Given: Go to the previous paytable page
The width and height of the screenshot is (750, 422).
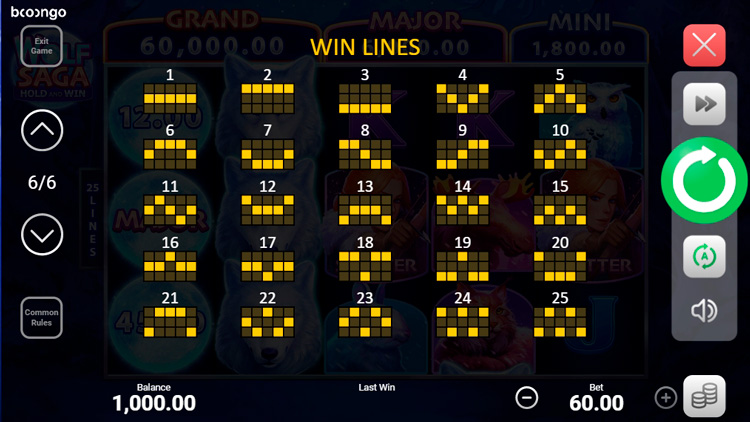Looking at the screenshot, I should (42, 129).
